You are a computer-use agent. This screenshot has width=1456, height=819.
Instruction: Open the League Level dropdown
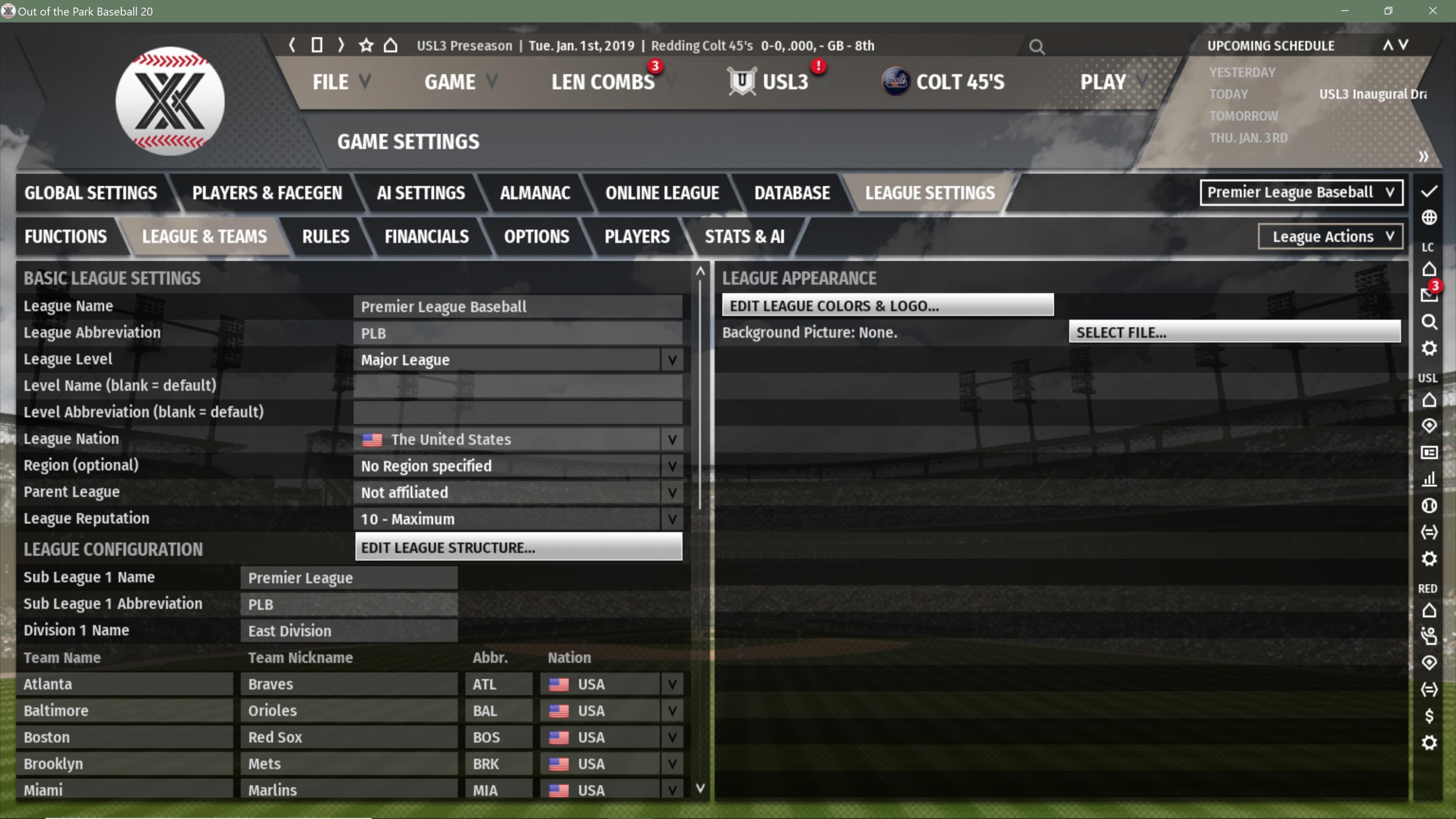tap(517, 360)
